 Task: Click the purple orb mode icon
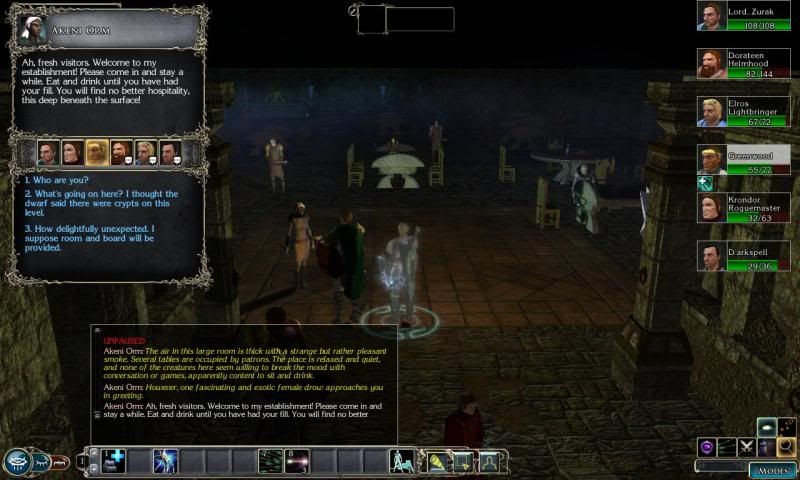pyautogui.click(x=707, y=448)
